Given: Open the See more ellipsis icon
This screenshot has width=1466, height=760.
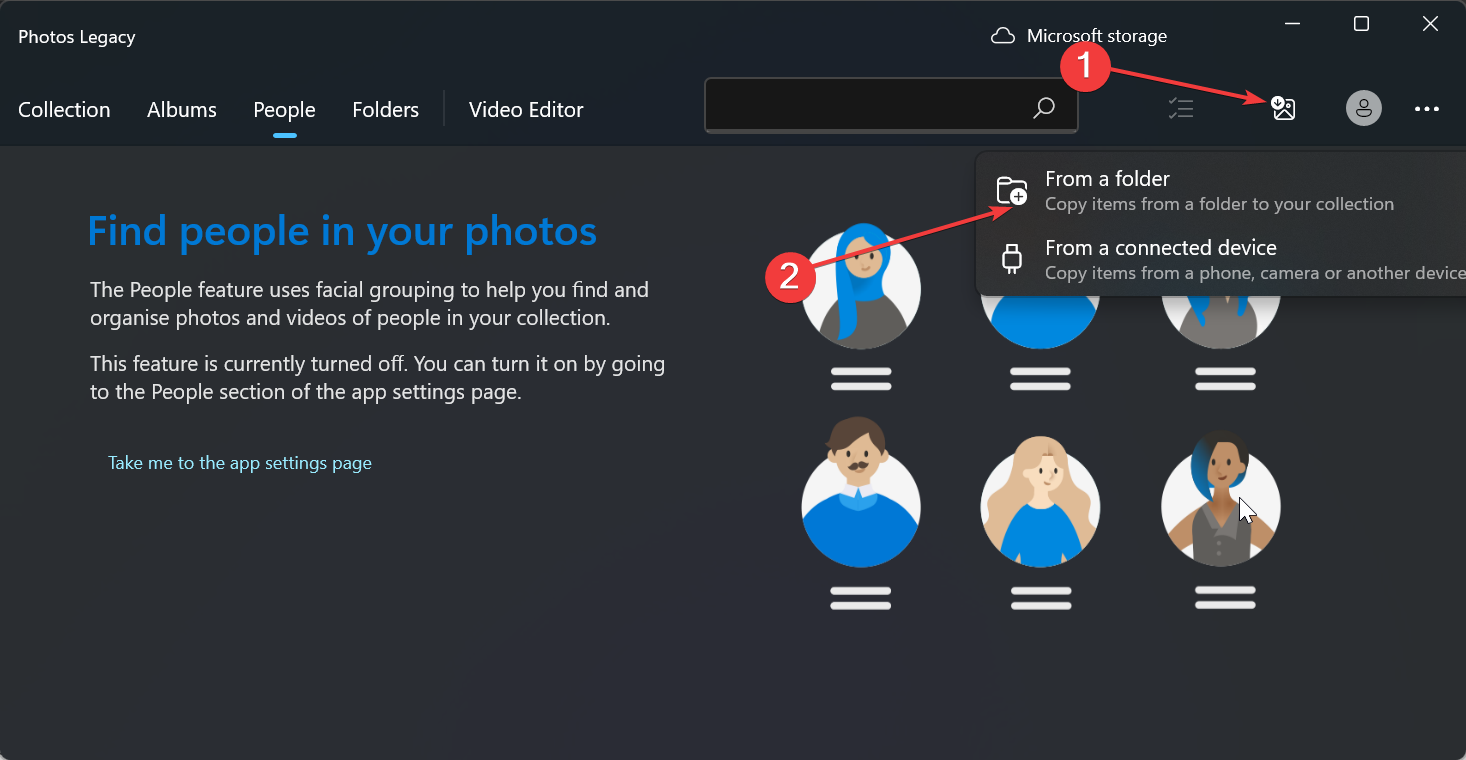Looking at the screenshot, I should [1427, 109].
